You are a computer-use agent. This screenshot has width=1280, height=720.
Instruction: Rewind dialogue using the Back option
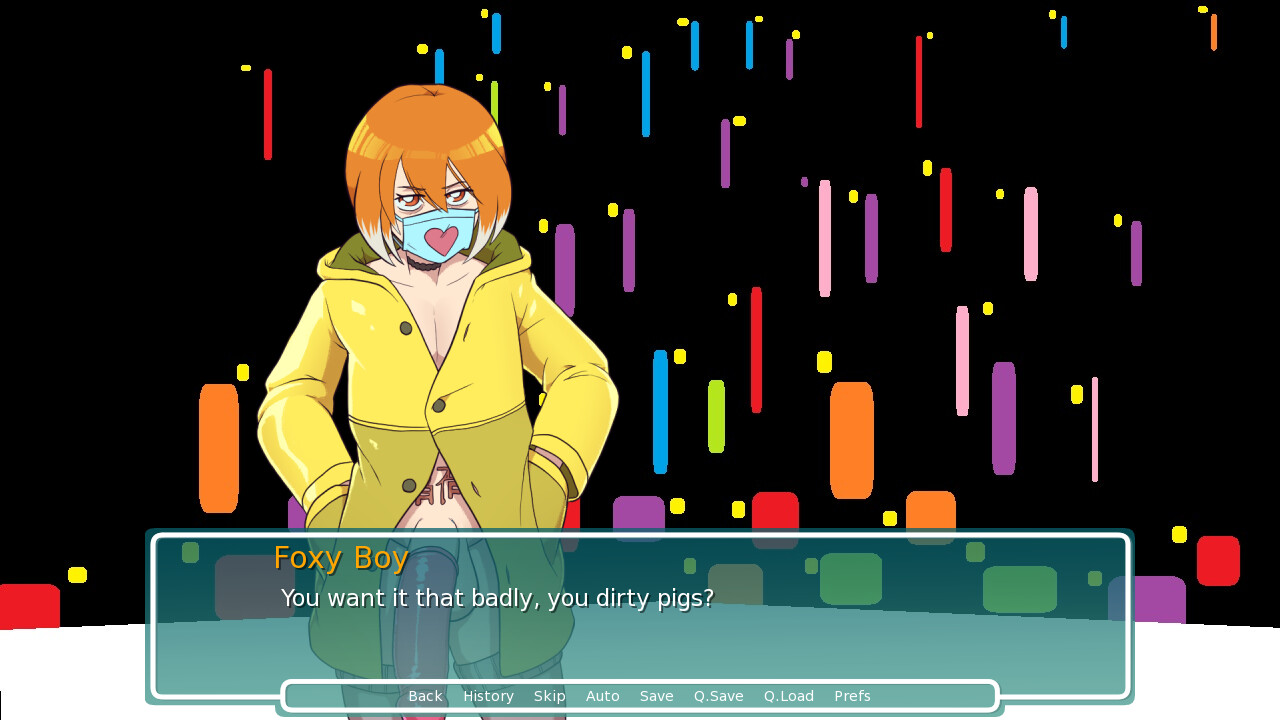pos(425,696)
